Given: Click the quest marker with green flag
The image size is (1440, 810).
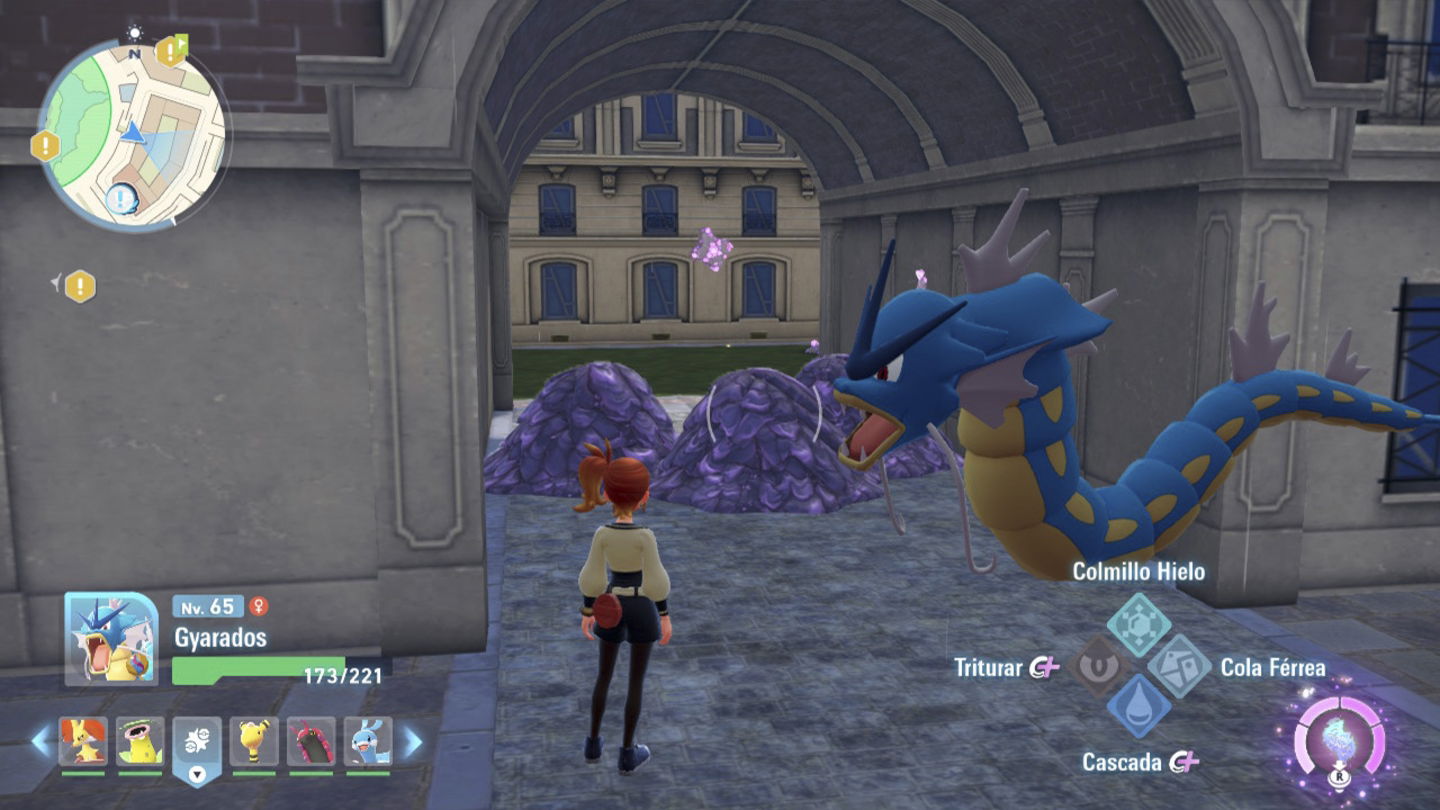Looking at the screenshot, I should click(x=172, y=50).
